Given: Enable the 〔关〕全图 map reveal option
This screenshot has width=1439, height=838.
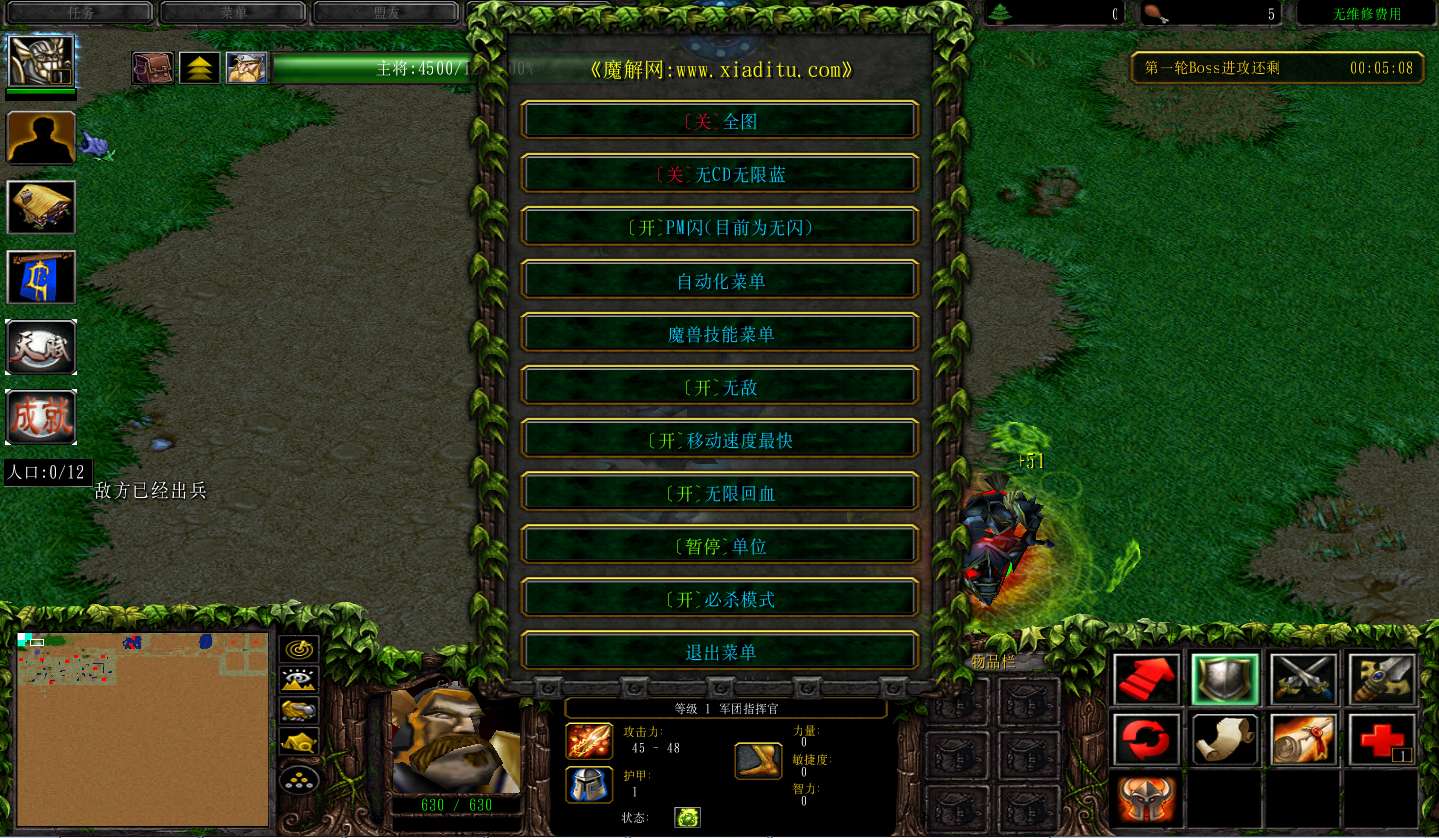Looking at the screenshot, I should pyautogui.click(x=718, y=121).
